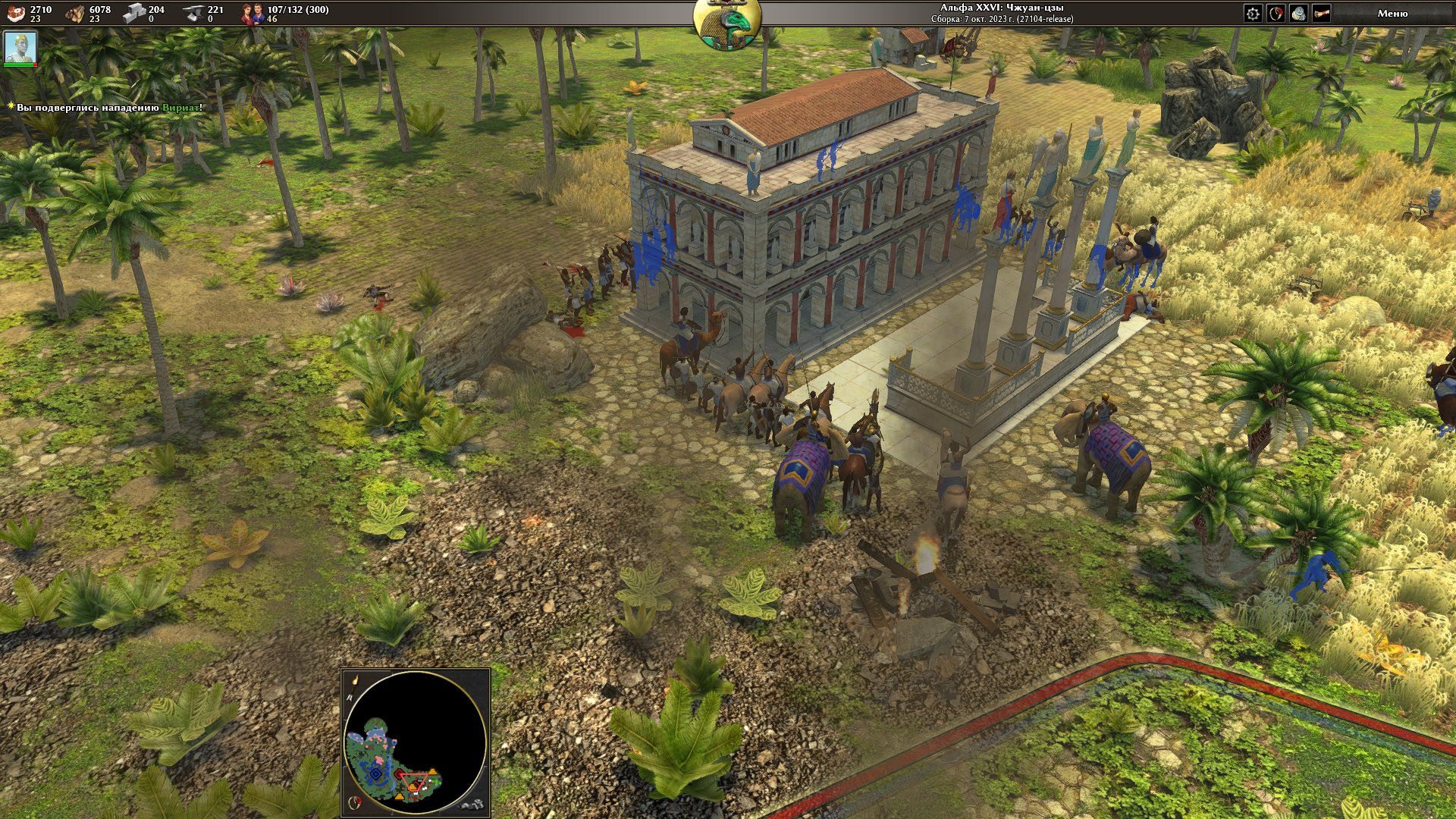1456x819 pixels.
Task: Click the stone resource icon
Action: [134, 13]
